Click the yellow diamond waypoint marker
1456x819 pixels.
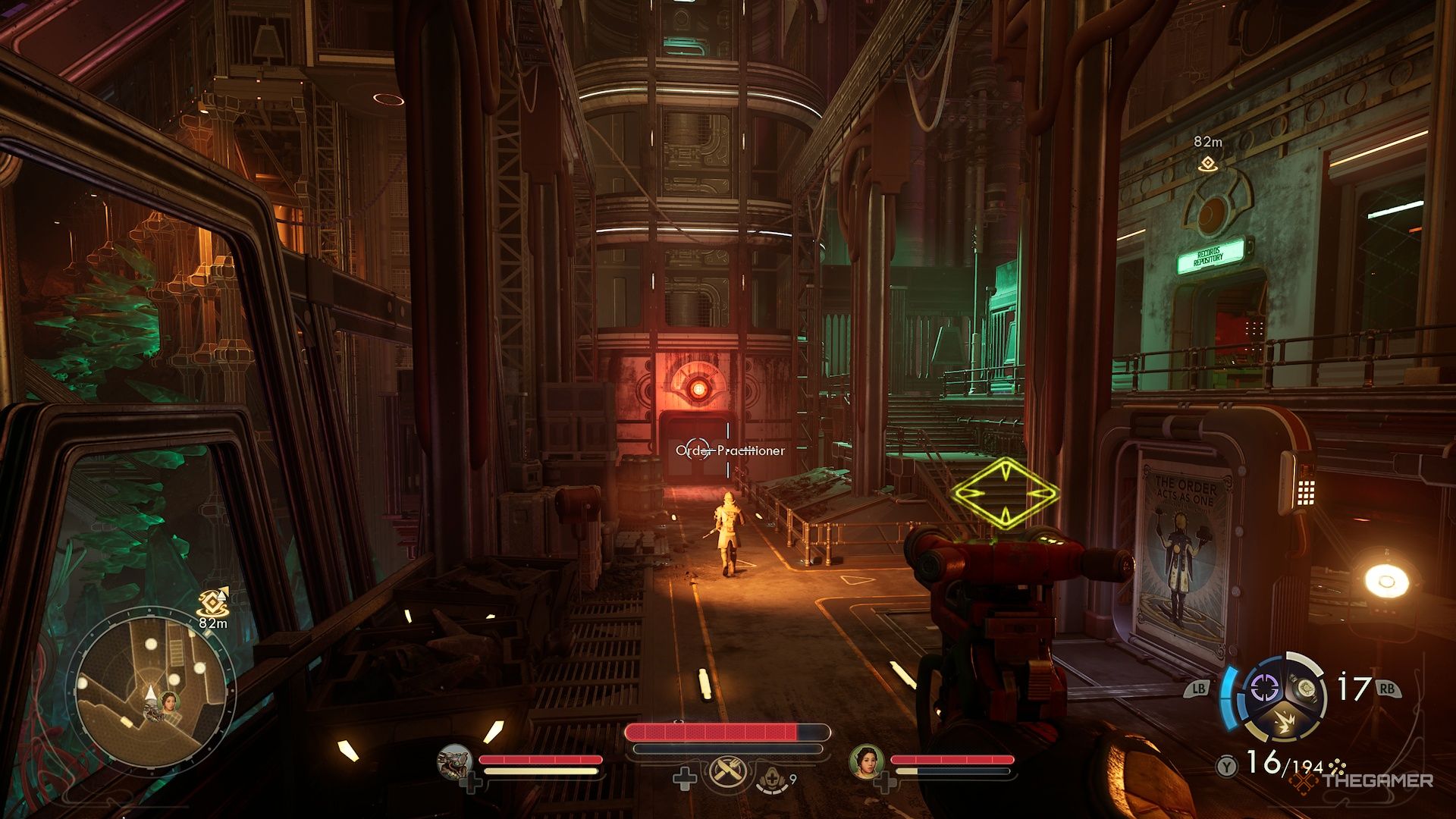1005,493
